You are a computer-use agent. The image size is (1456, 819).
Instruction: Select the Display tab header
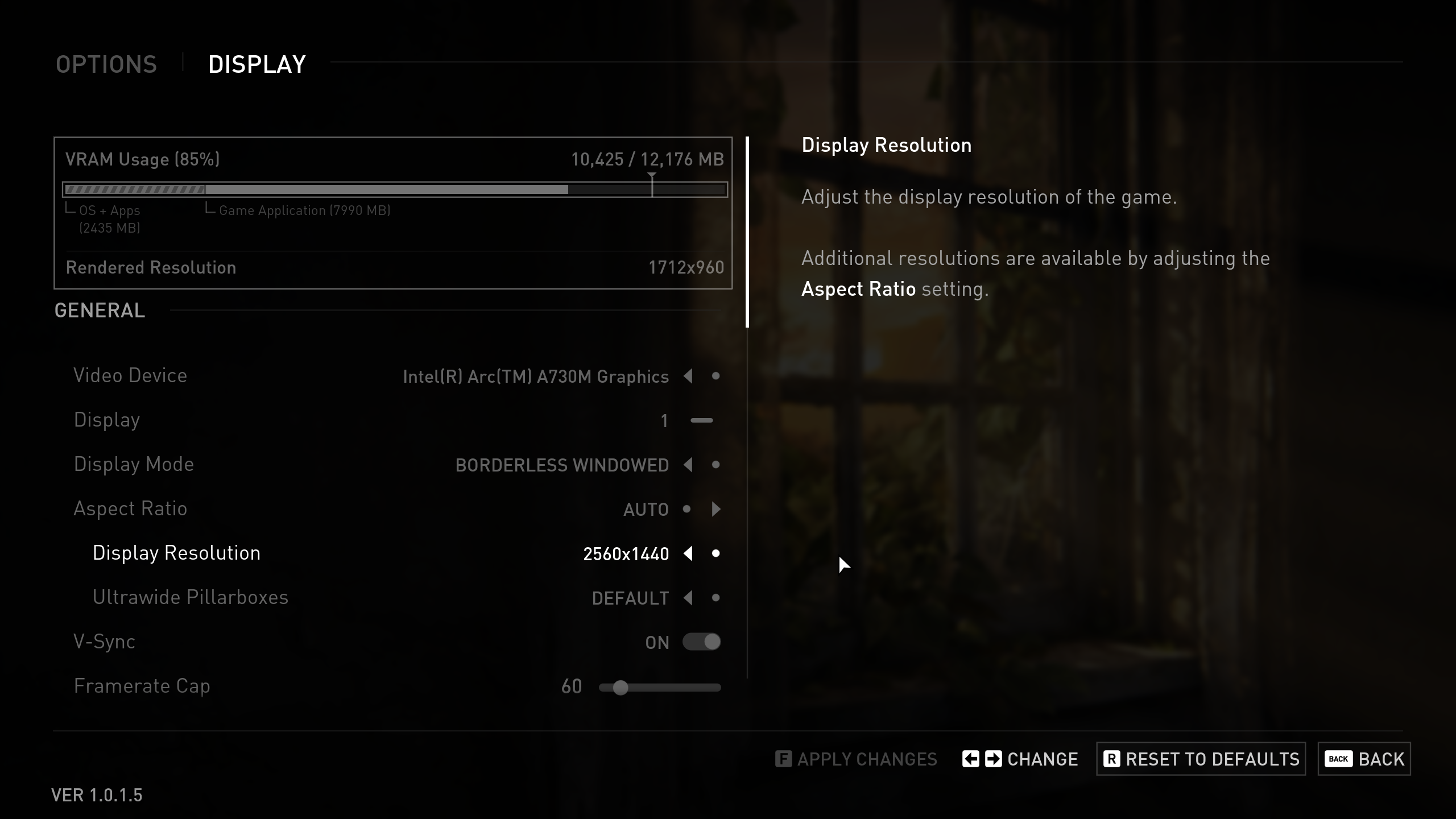[x=257, y=64]
